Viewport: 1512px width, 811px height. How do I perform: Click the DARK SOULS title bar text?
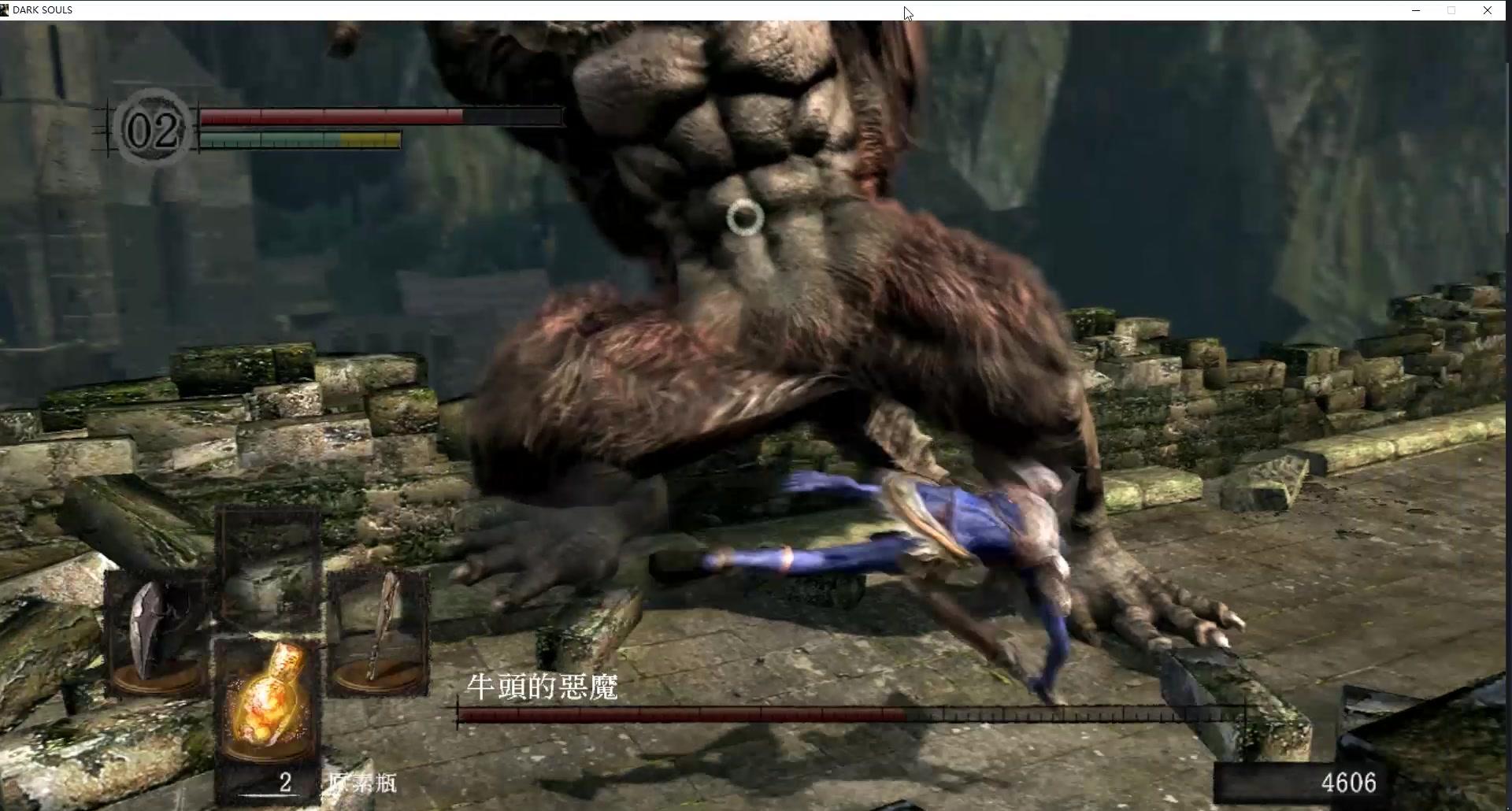pos(43,9)
